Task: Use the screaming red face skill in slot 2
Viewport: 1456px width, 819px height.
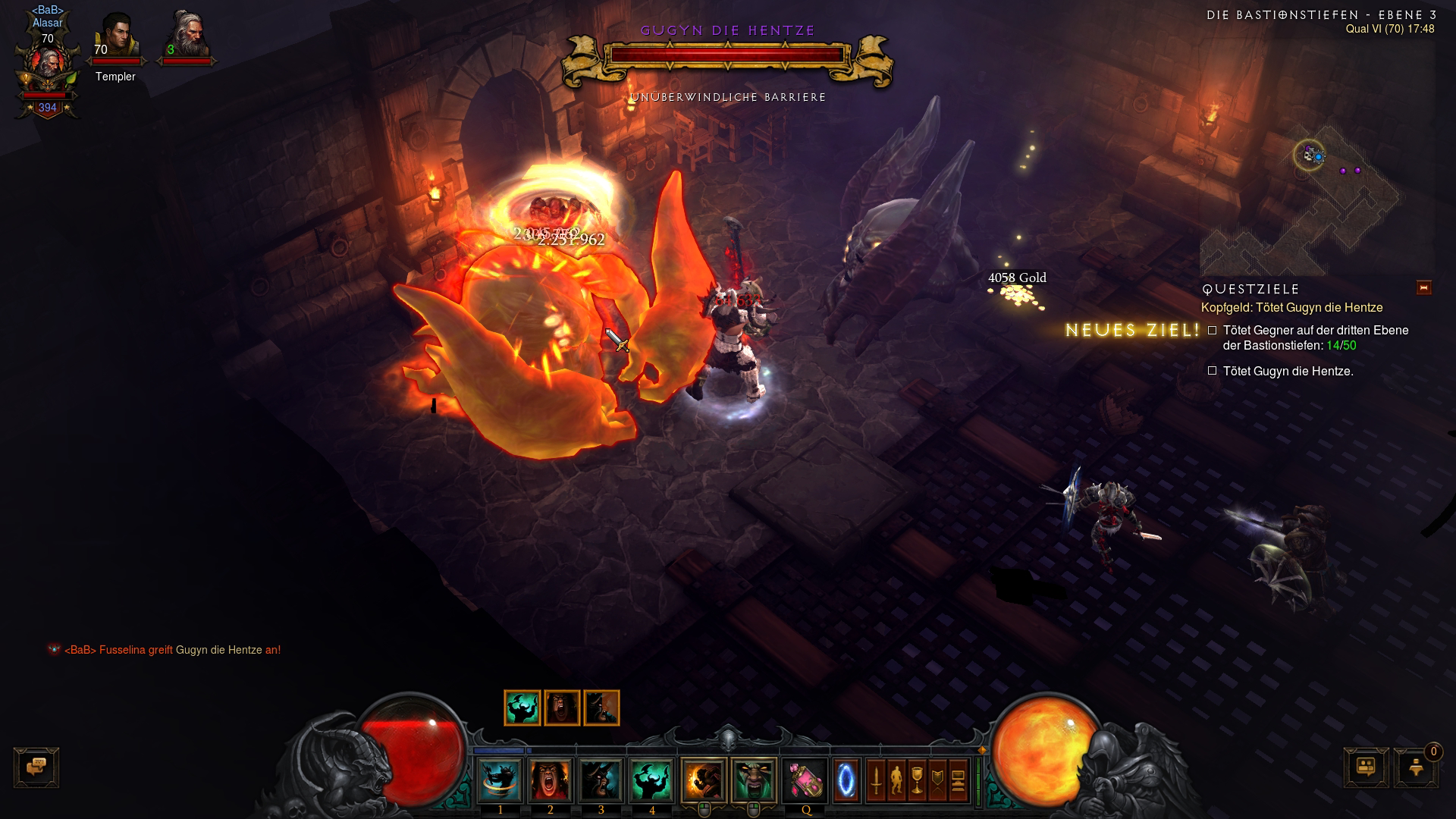Action: [551, 780]
